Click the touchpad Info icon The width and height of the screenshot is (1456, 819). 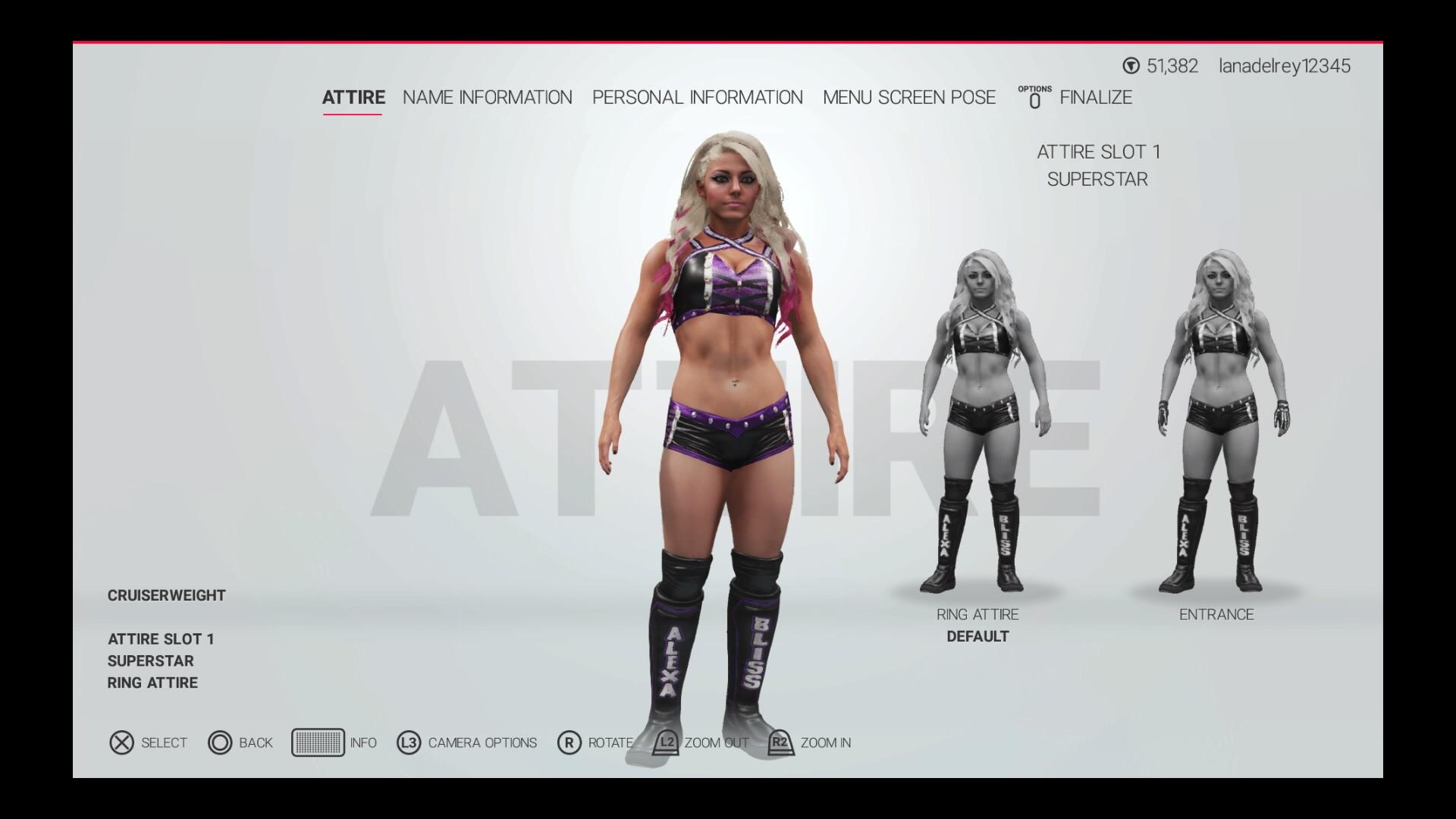click(x=319, y=743)
